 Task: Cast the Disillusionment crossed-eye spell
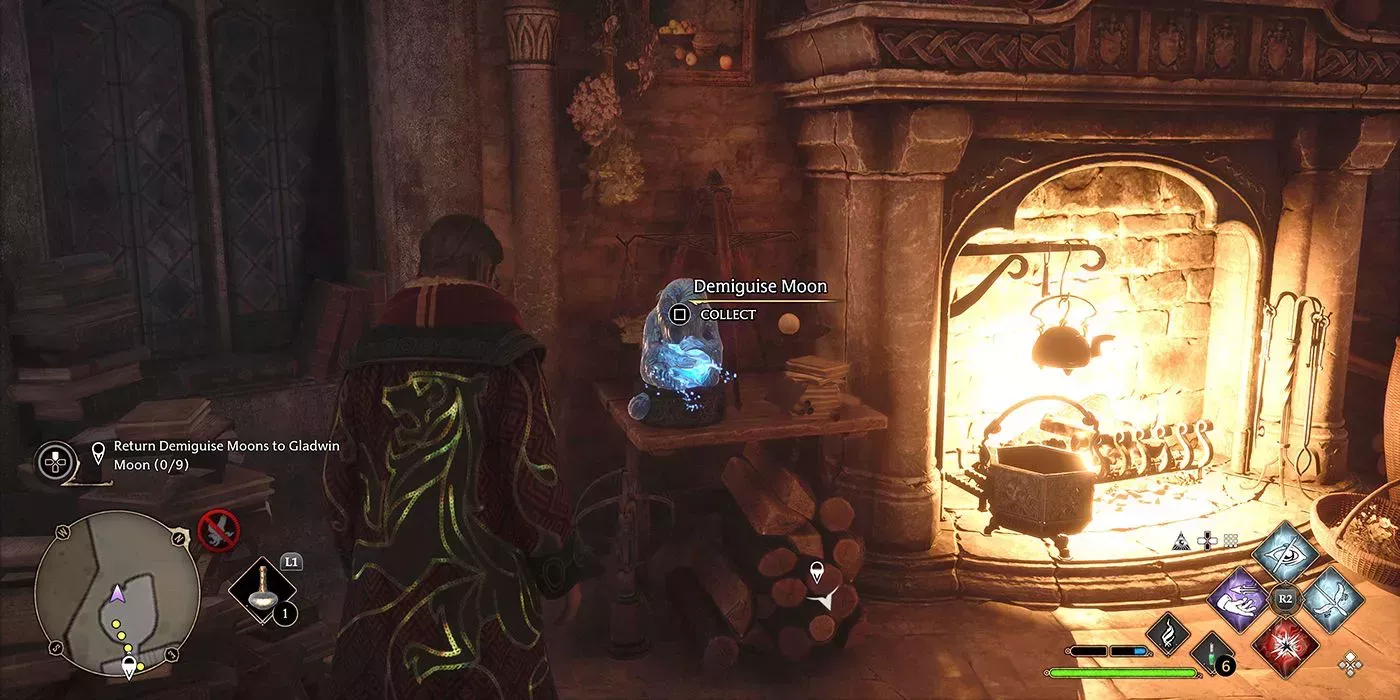coord(1285,553)
